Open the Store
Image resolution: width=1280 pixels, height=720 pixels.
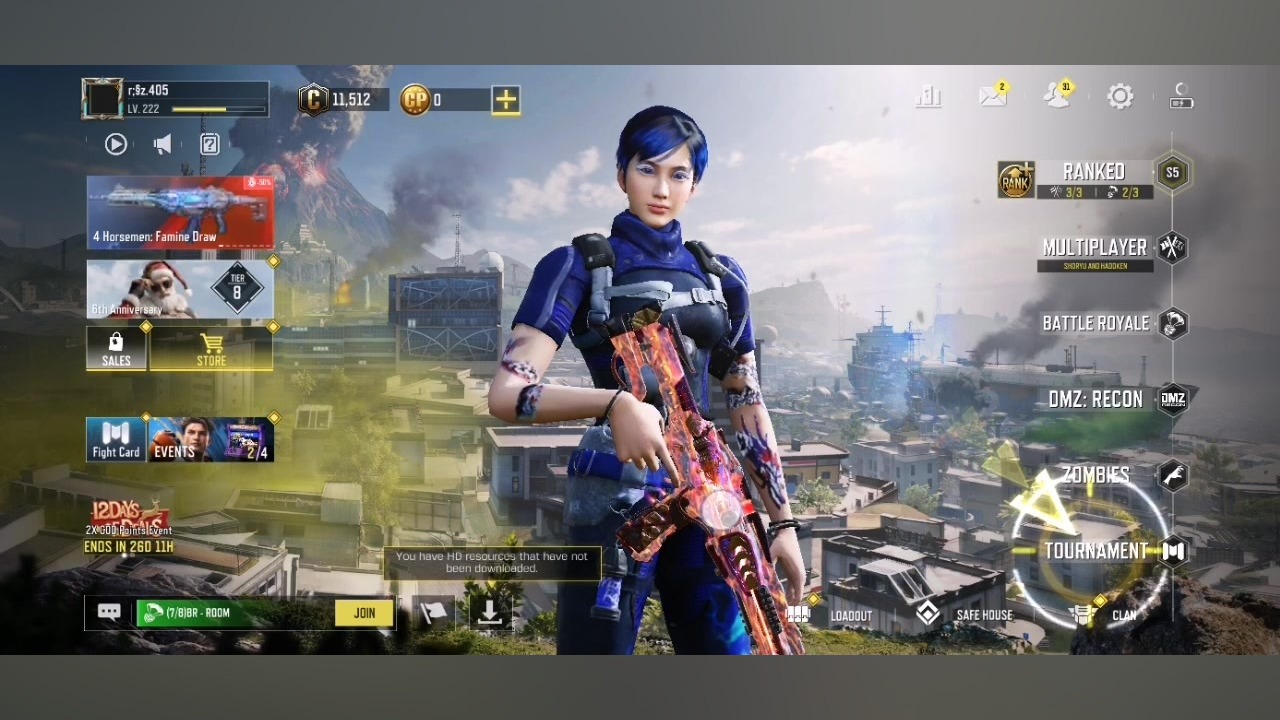[x=211, y=350]
